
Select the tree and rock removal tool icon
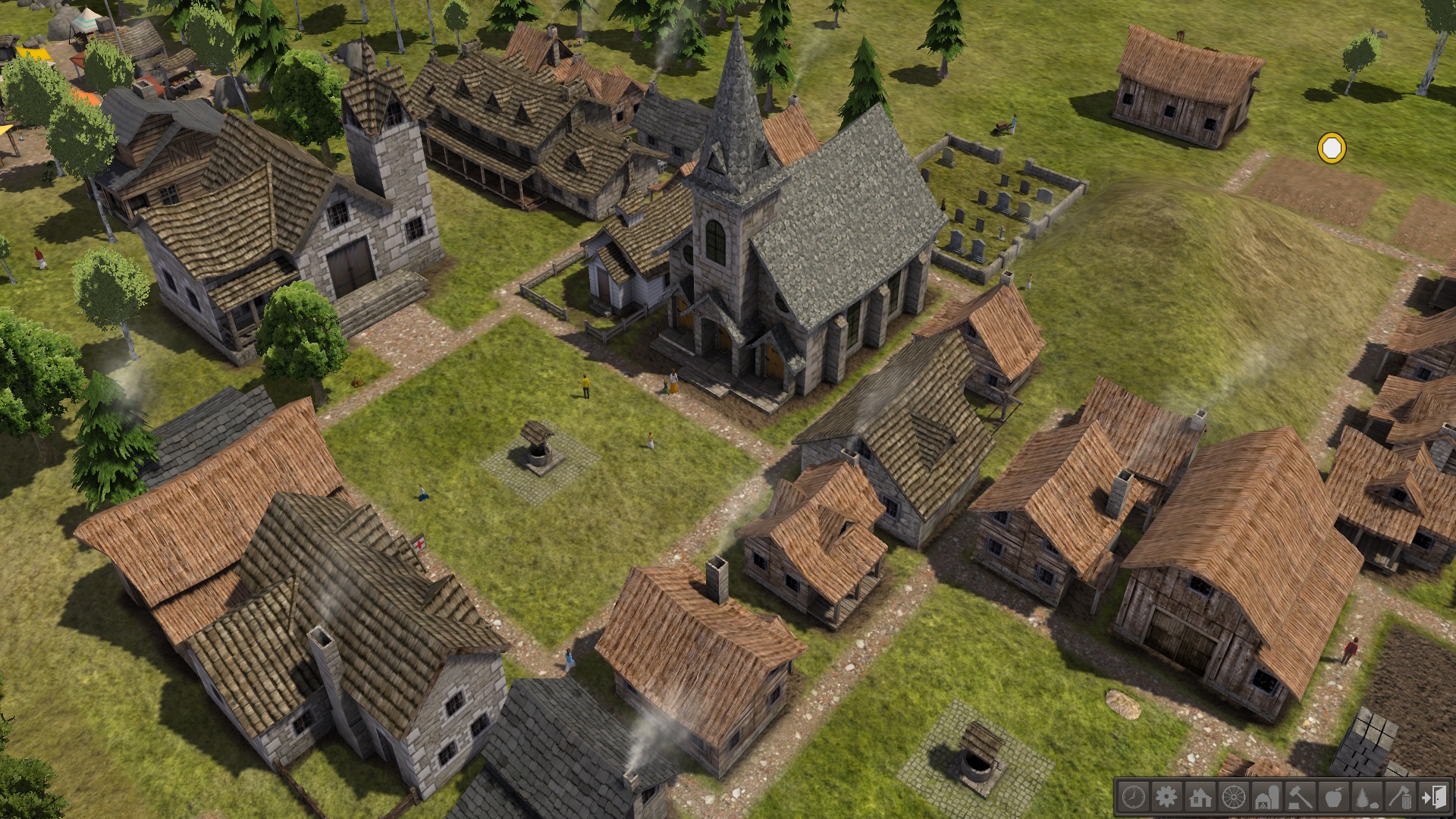(x=1367, y=799)
